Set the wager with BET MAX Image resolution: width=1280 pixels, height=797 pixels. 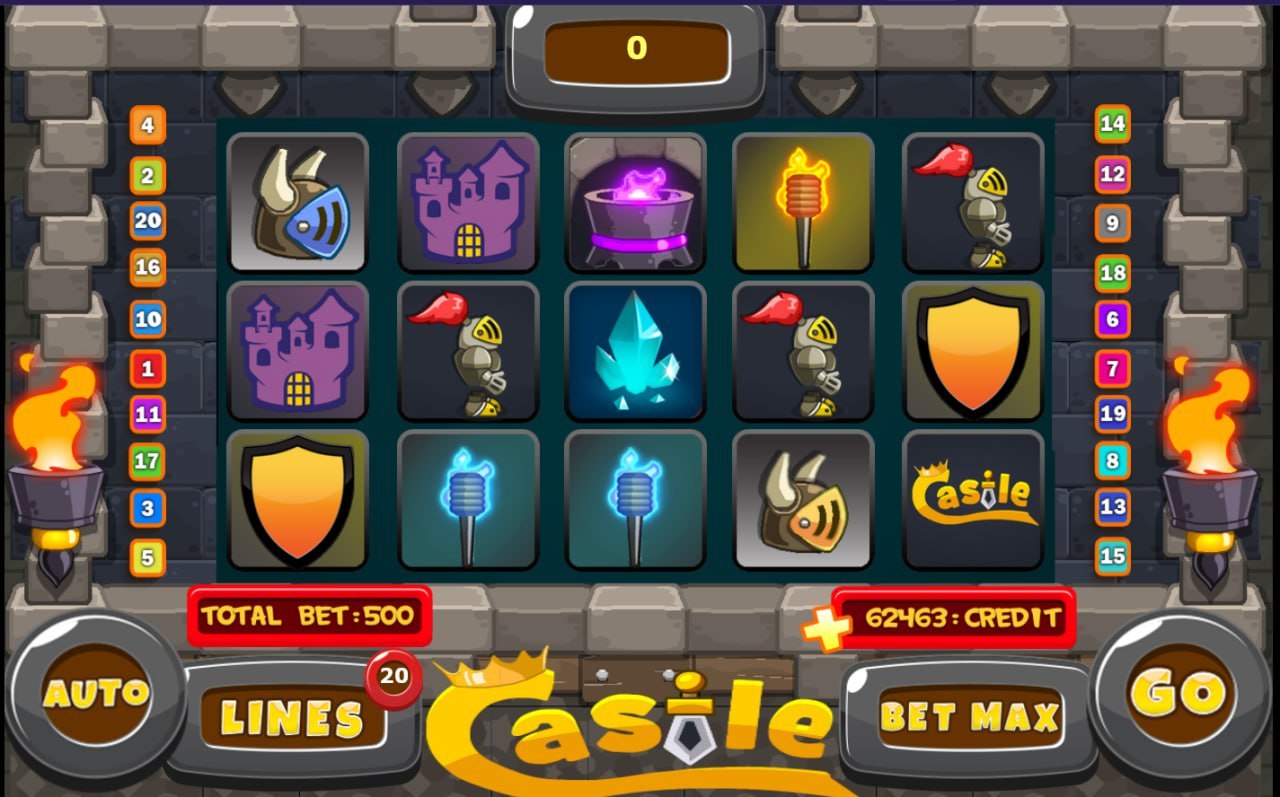(969, 717)
